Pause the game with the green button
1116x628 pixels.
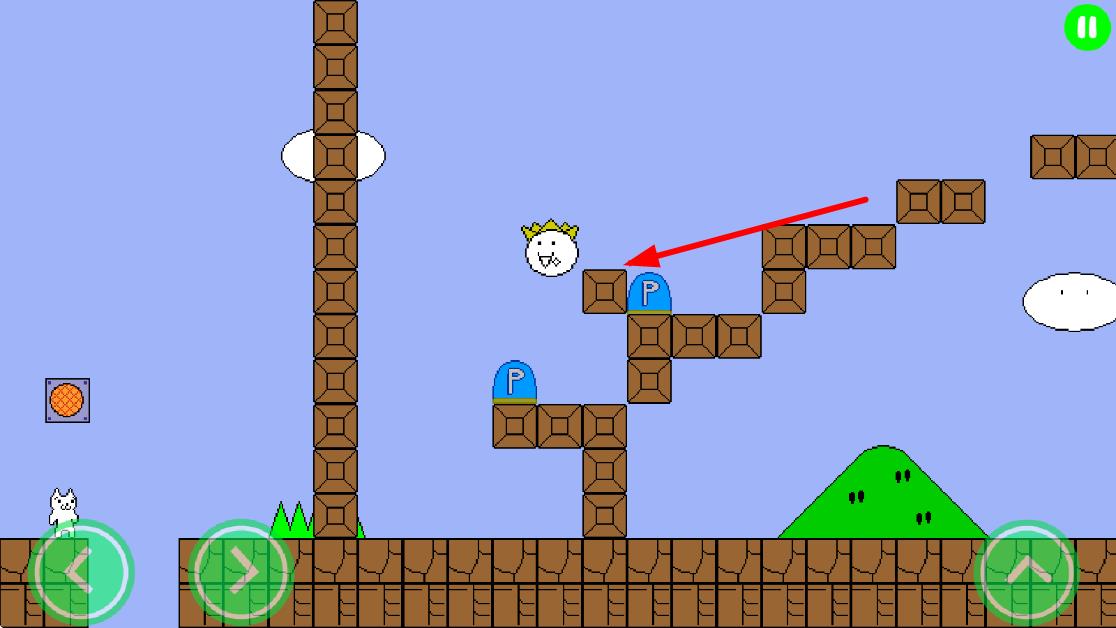coord(1087,27)
